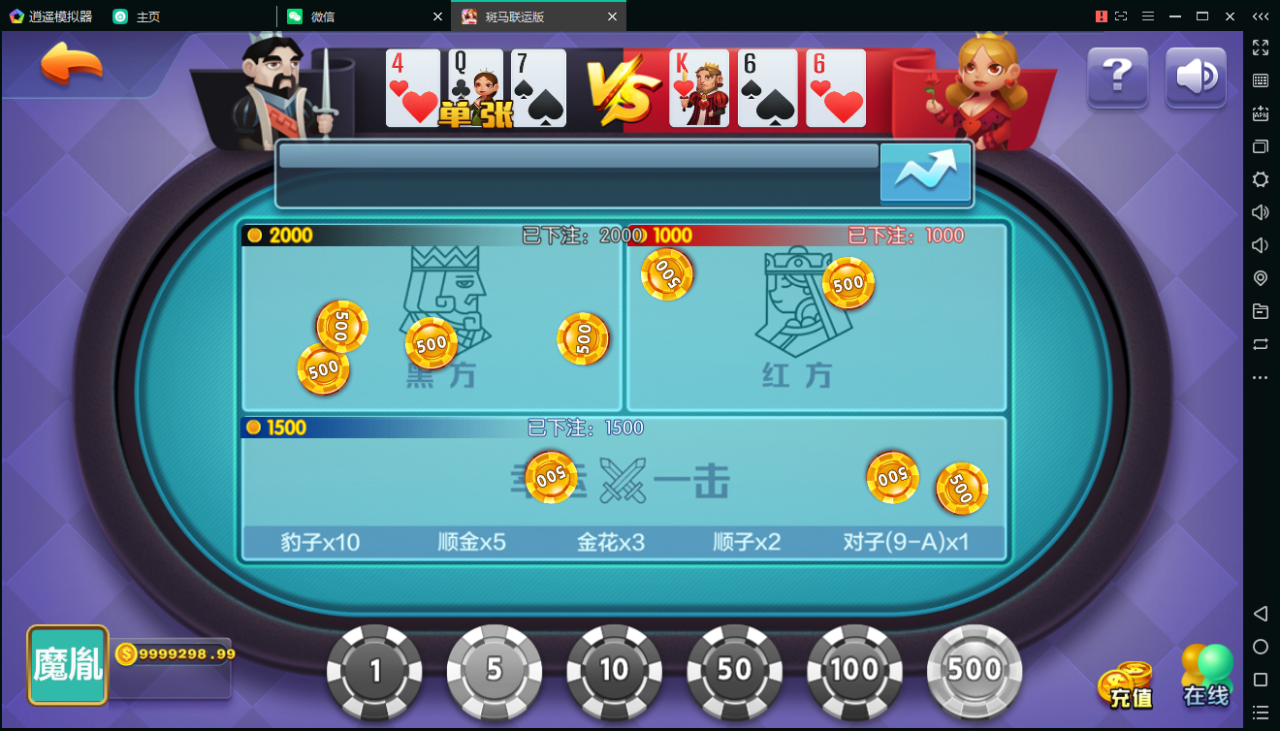The height and width of the screenshot is (731, 1280).
Task: Click the keyboard mapping icon in sidebar
Action: [1260, 79]
